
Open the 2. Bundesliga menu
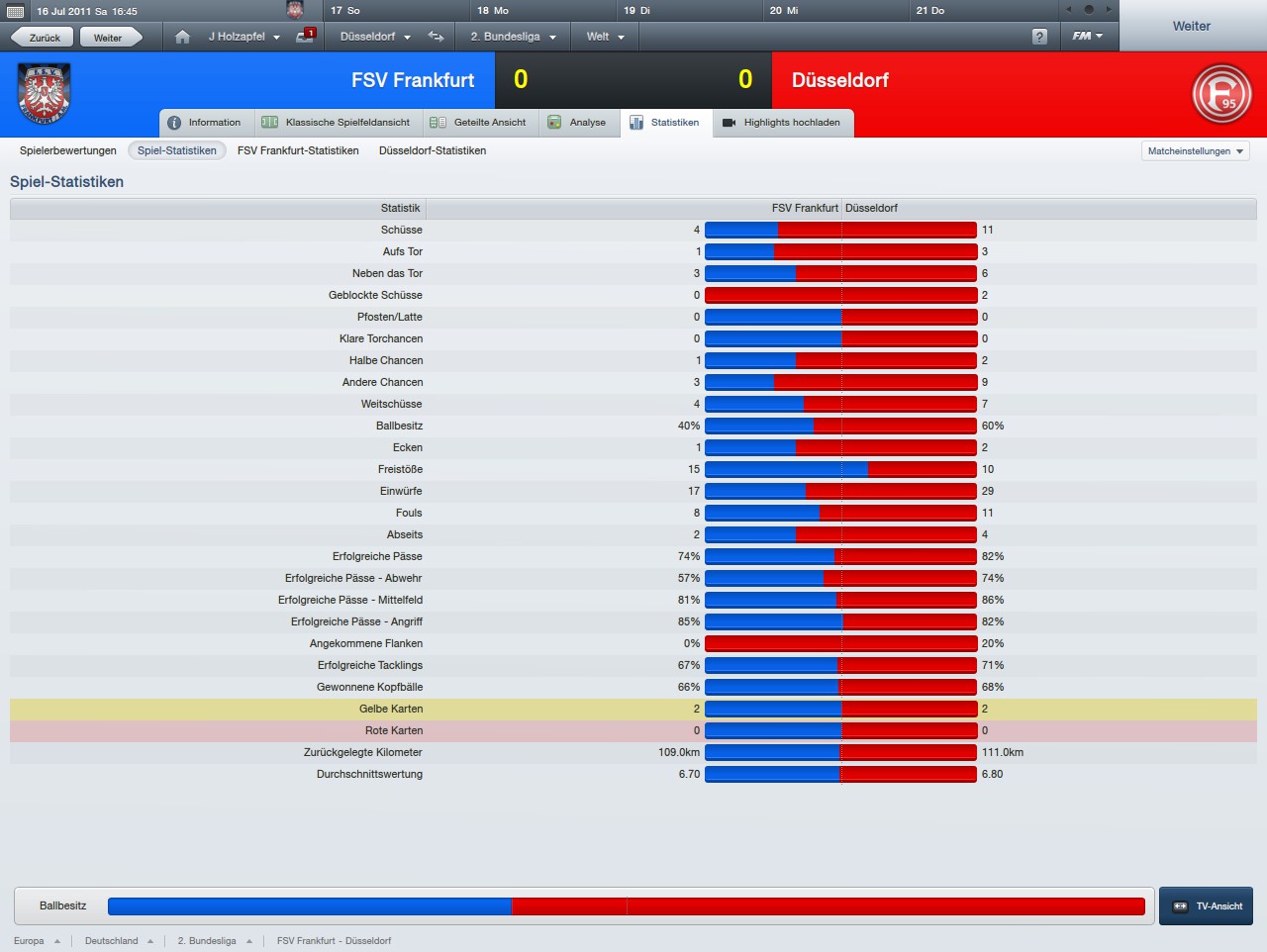coord(512,37)
